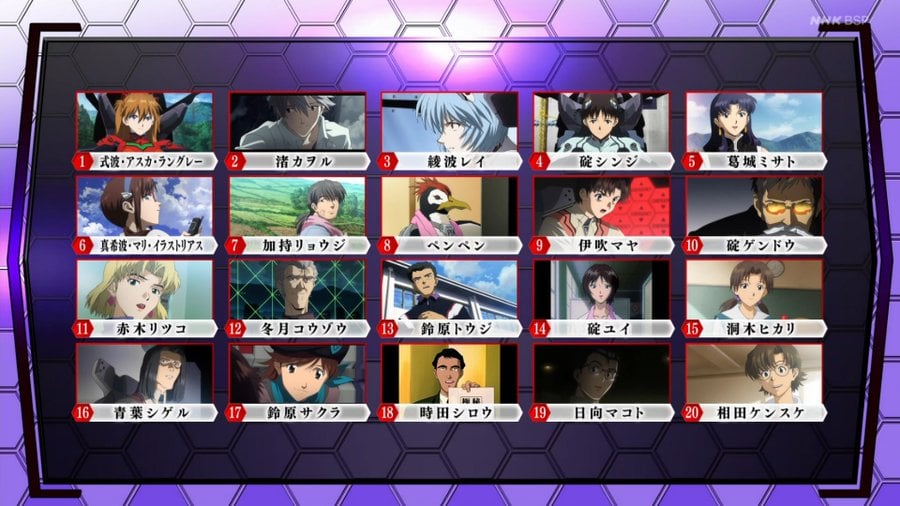Viewport: 900px width, 506px height.
Task: Pick the 赤木リツコ character tile
Action: 145,290
